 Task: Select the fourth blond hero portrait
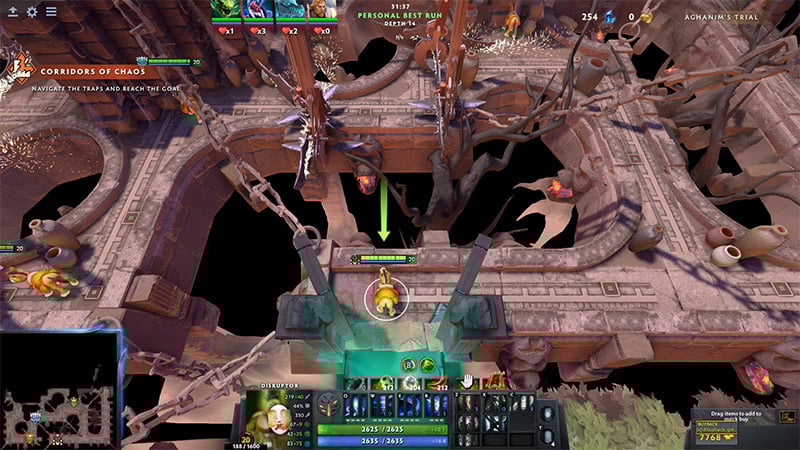point(319,10)
